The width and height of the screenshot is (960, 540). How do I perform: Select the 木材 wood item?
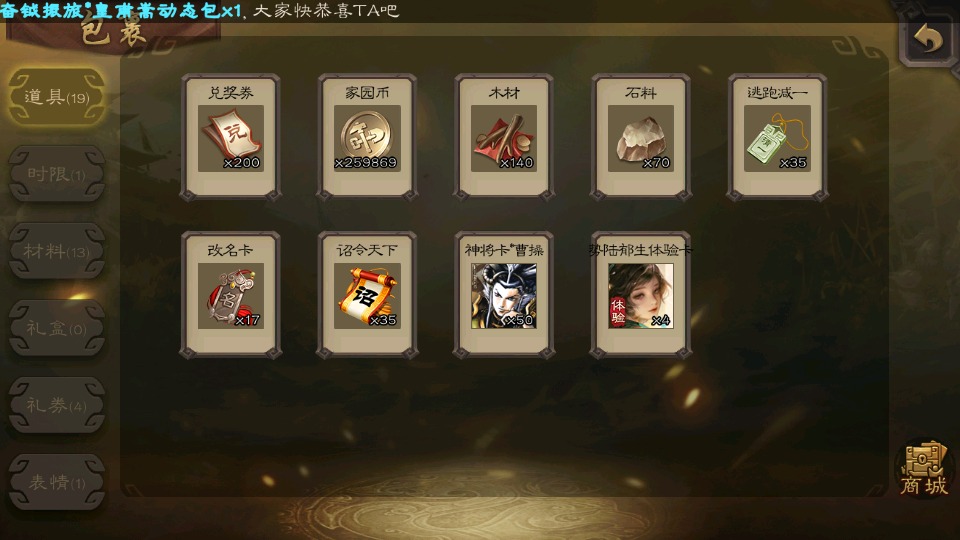504,137
